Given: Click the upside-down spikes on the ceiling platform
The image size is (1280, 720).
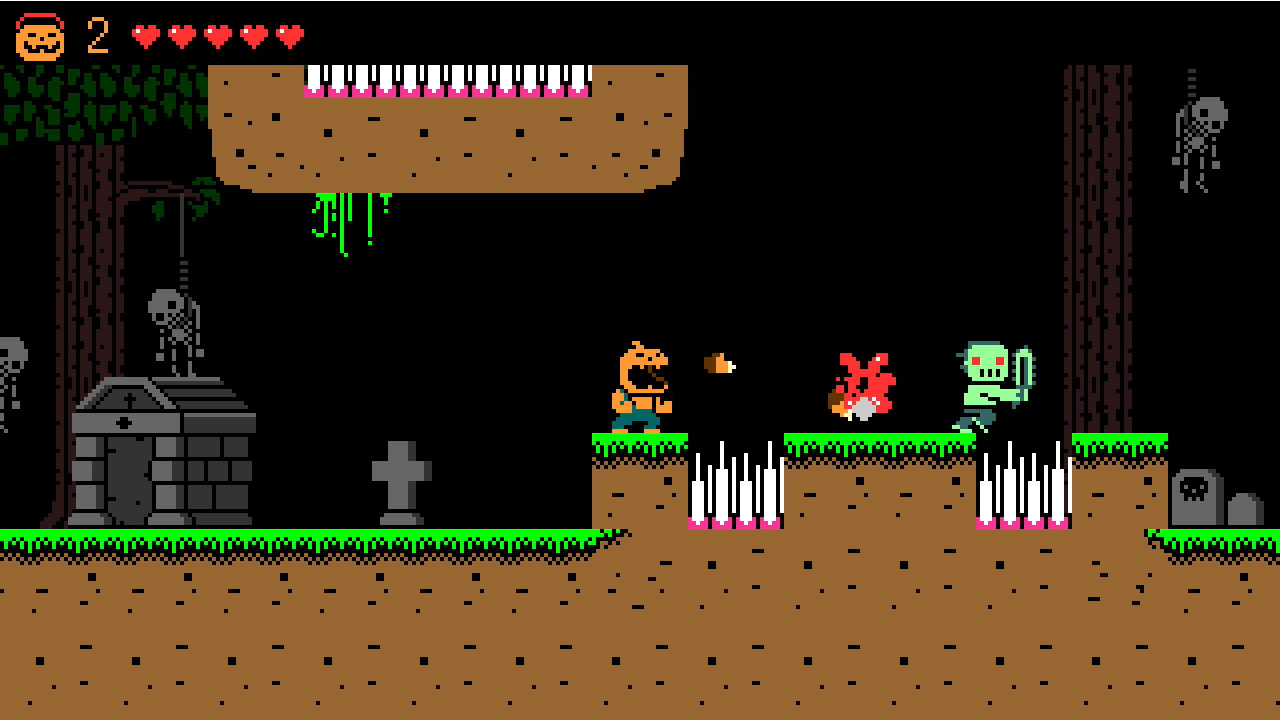Looking at the screenshot, I should 450,80.
